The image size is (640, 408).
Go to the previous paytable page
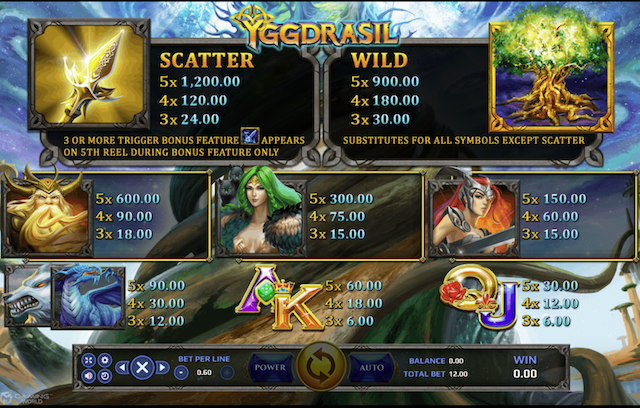120,367
